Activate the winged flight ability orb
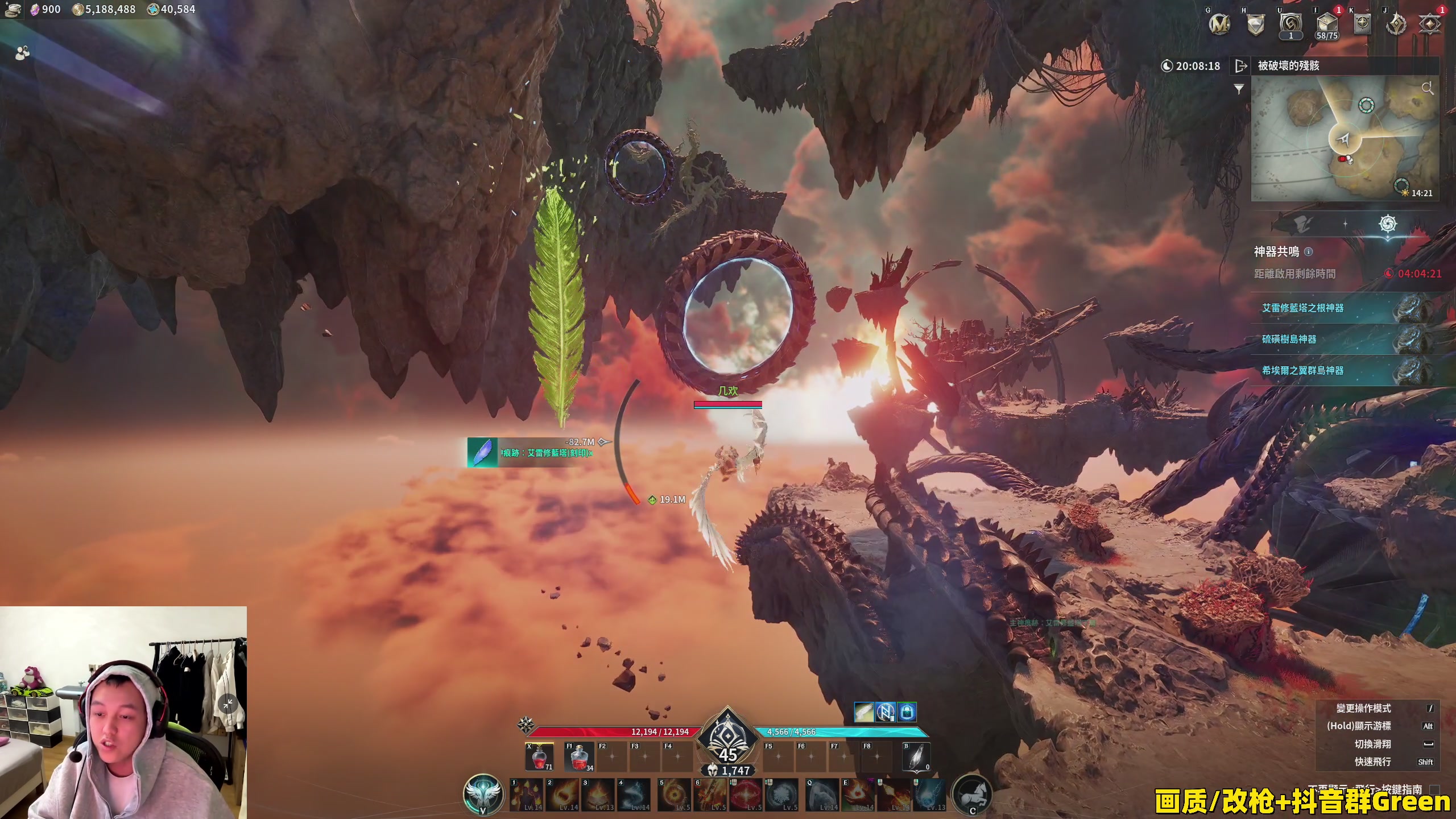This screenshot has width=1456, height=819. coord(483,794)
